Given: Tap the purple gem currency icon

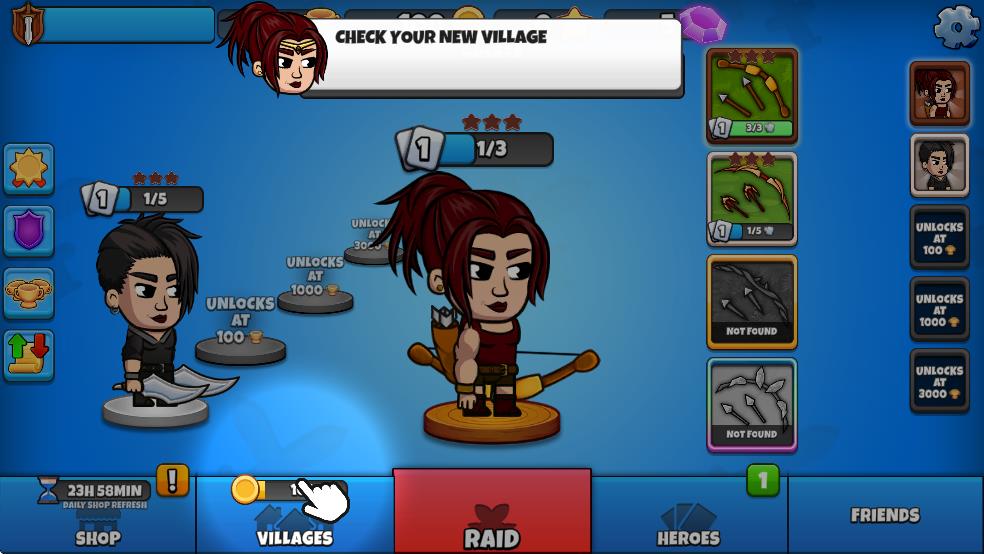Looking at the screenshot, I should [x=701, y=21].
